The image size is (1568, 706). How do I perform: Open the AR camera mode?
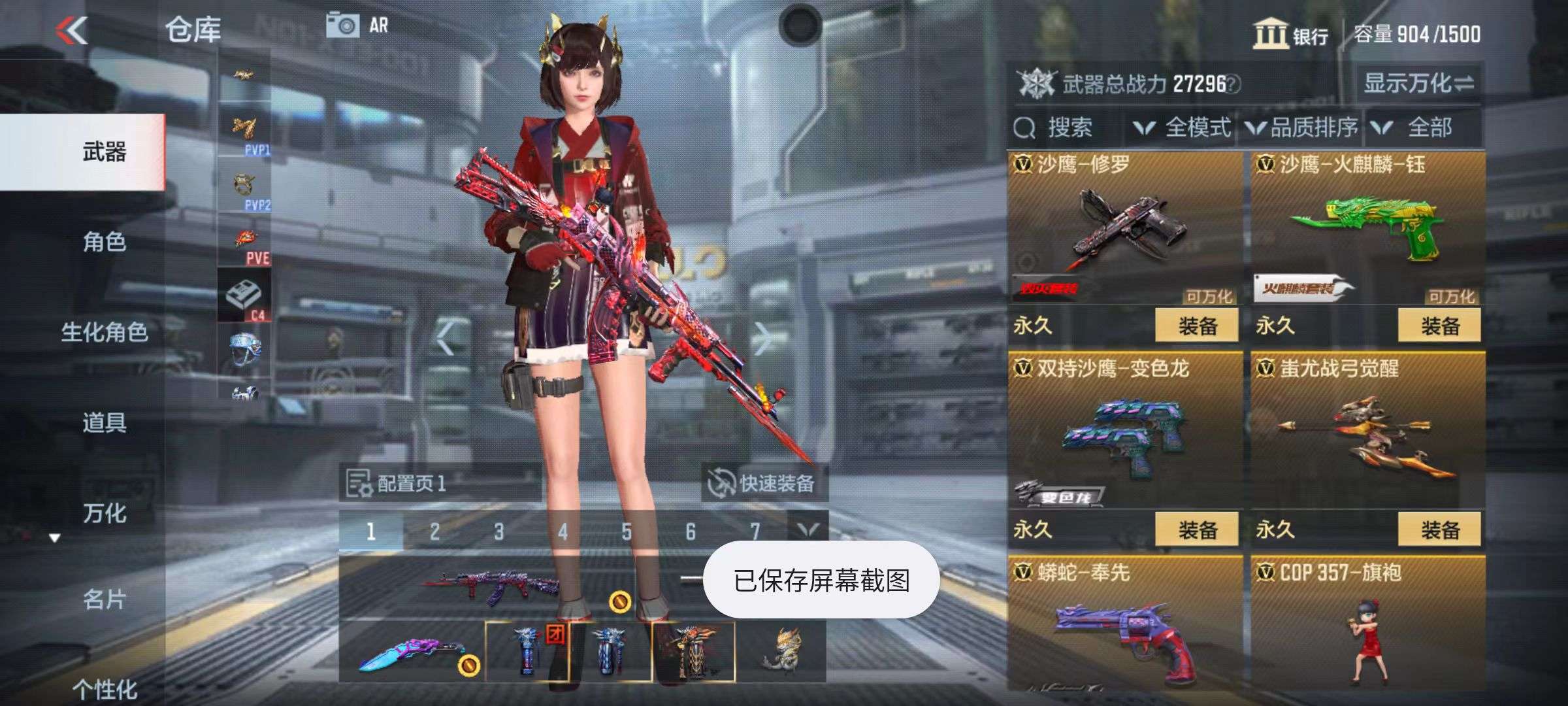pos(357,26)
